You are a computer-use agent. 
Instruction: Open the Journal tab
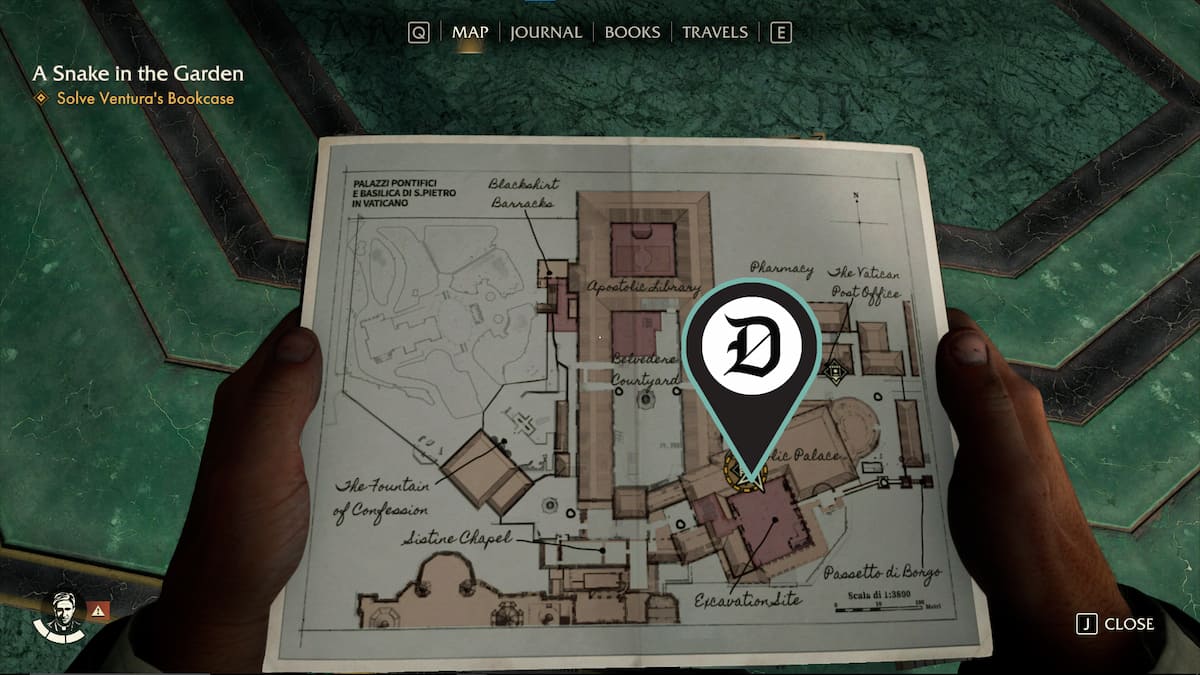coord(545,32)
